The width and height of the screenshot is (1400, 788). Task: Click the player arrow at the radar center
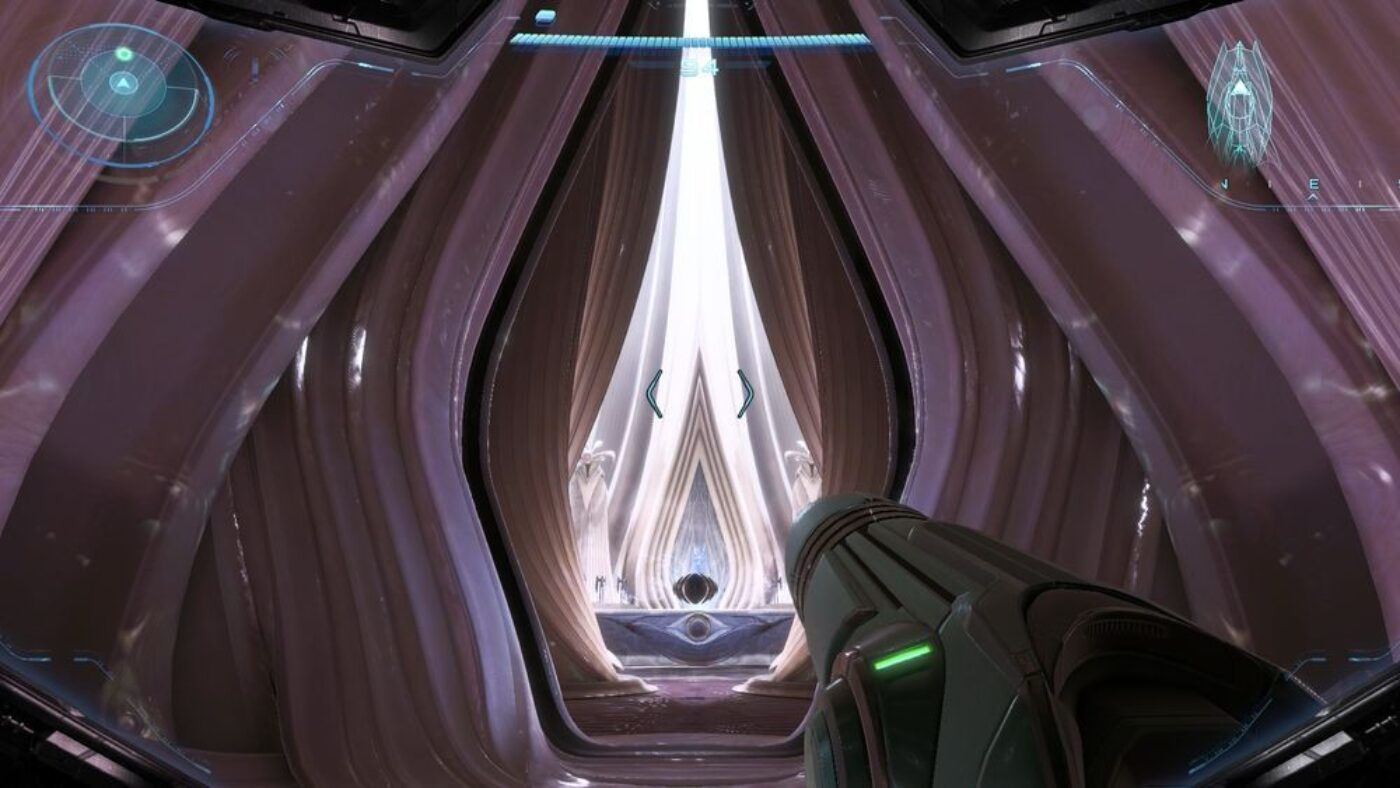[x=124, y=83]
